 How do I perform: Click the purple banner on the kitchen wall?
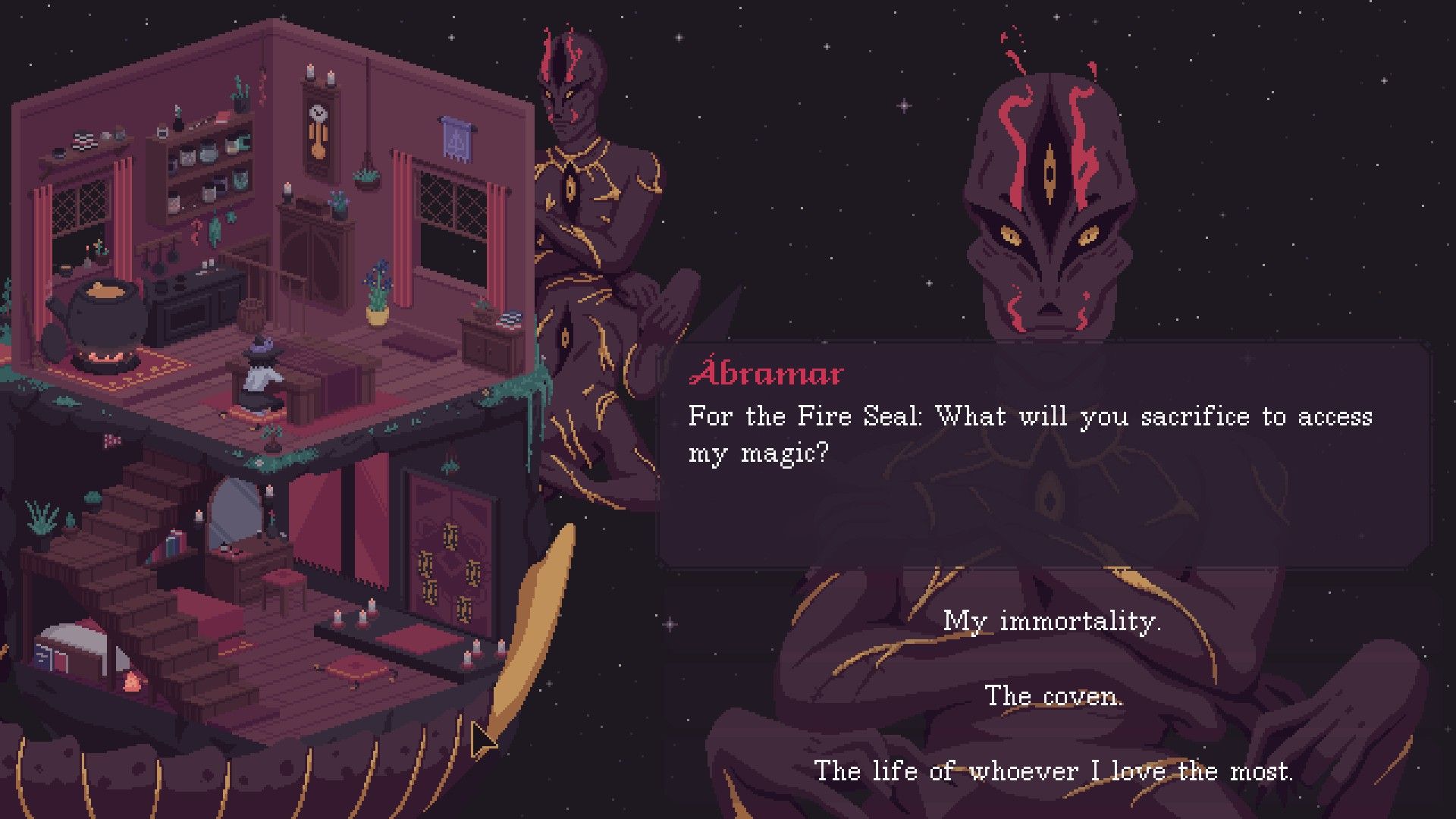coord(455,140)
